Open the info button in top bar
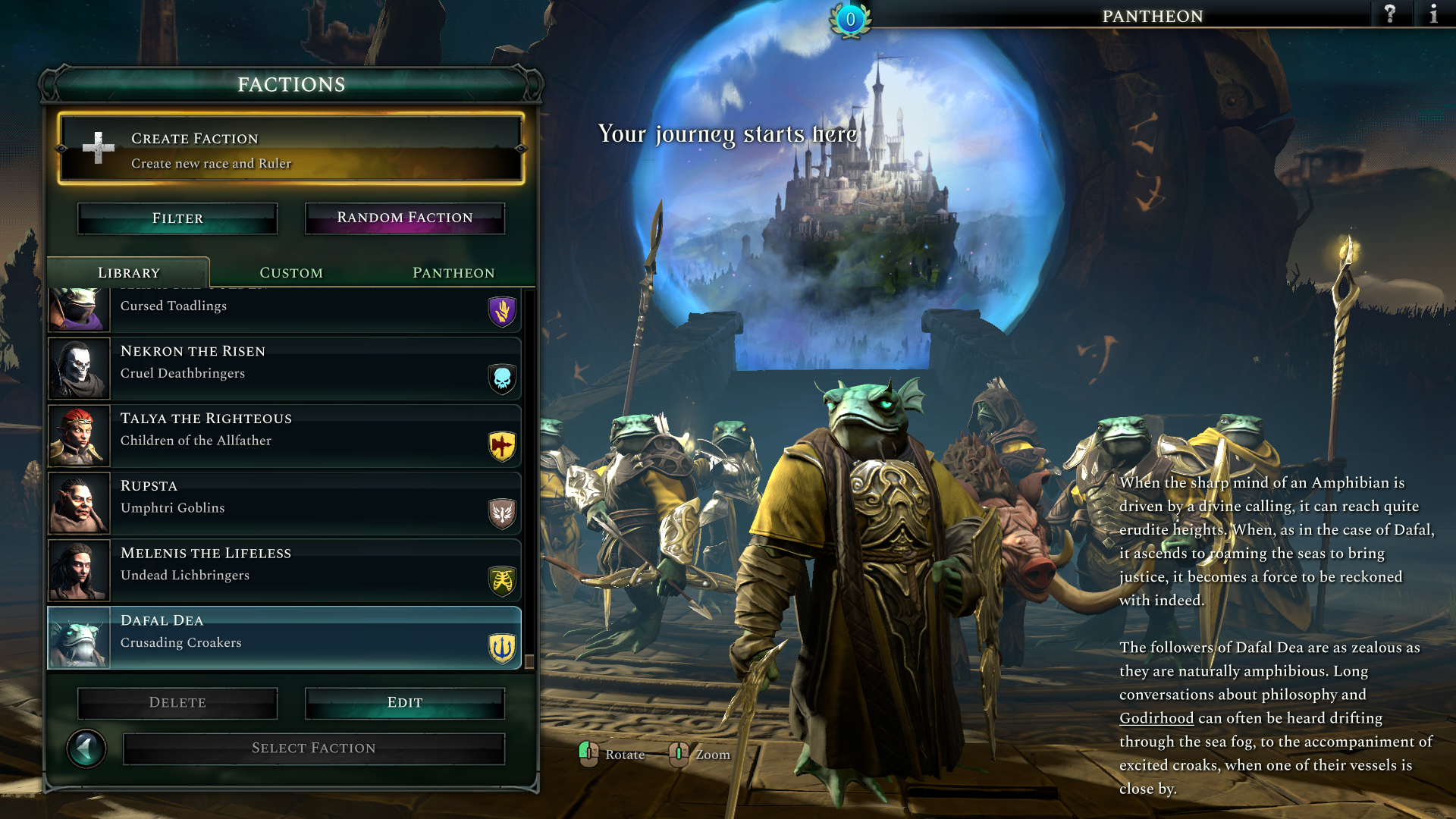The image size is (1456, 819). [x=1433, y=14]
